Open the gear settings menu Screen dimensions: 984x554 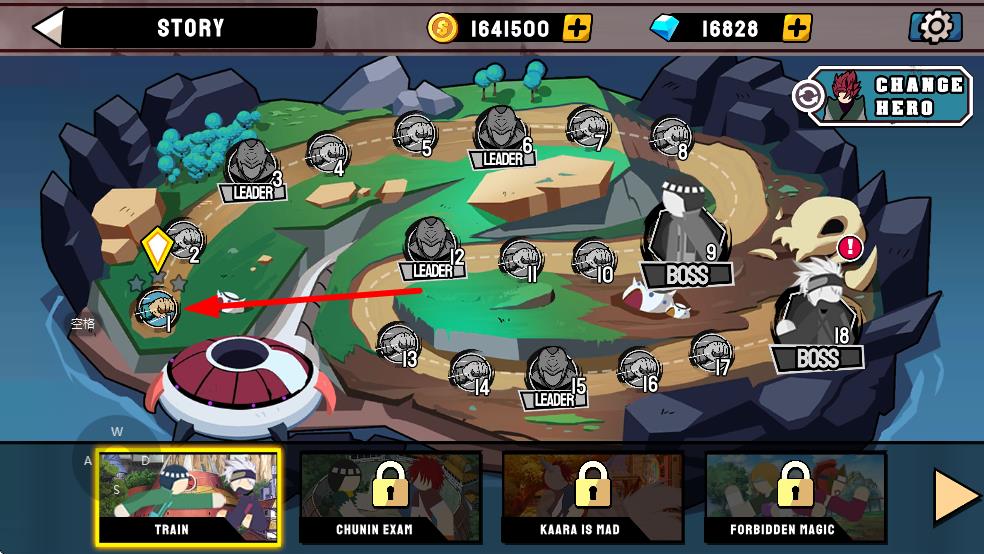pyautogui.click(x=934, y=28)
